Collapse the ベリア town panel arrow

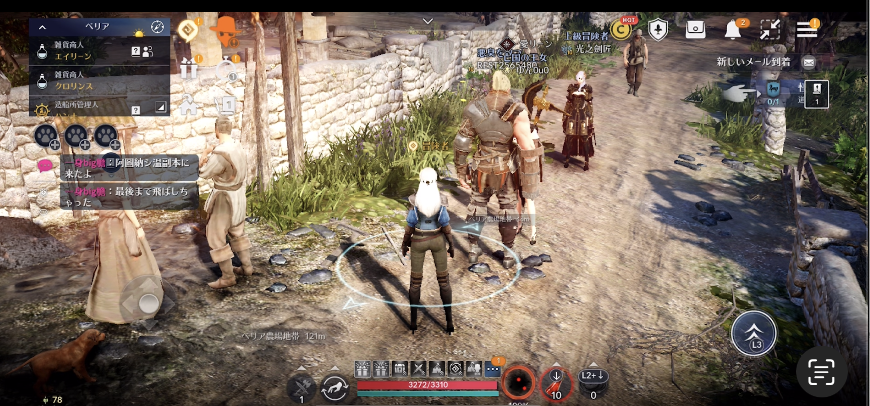43,26
